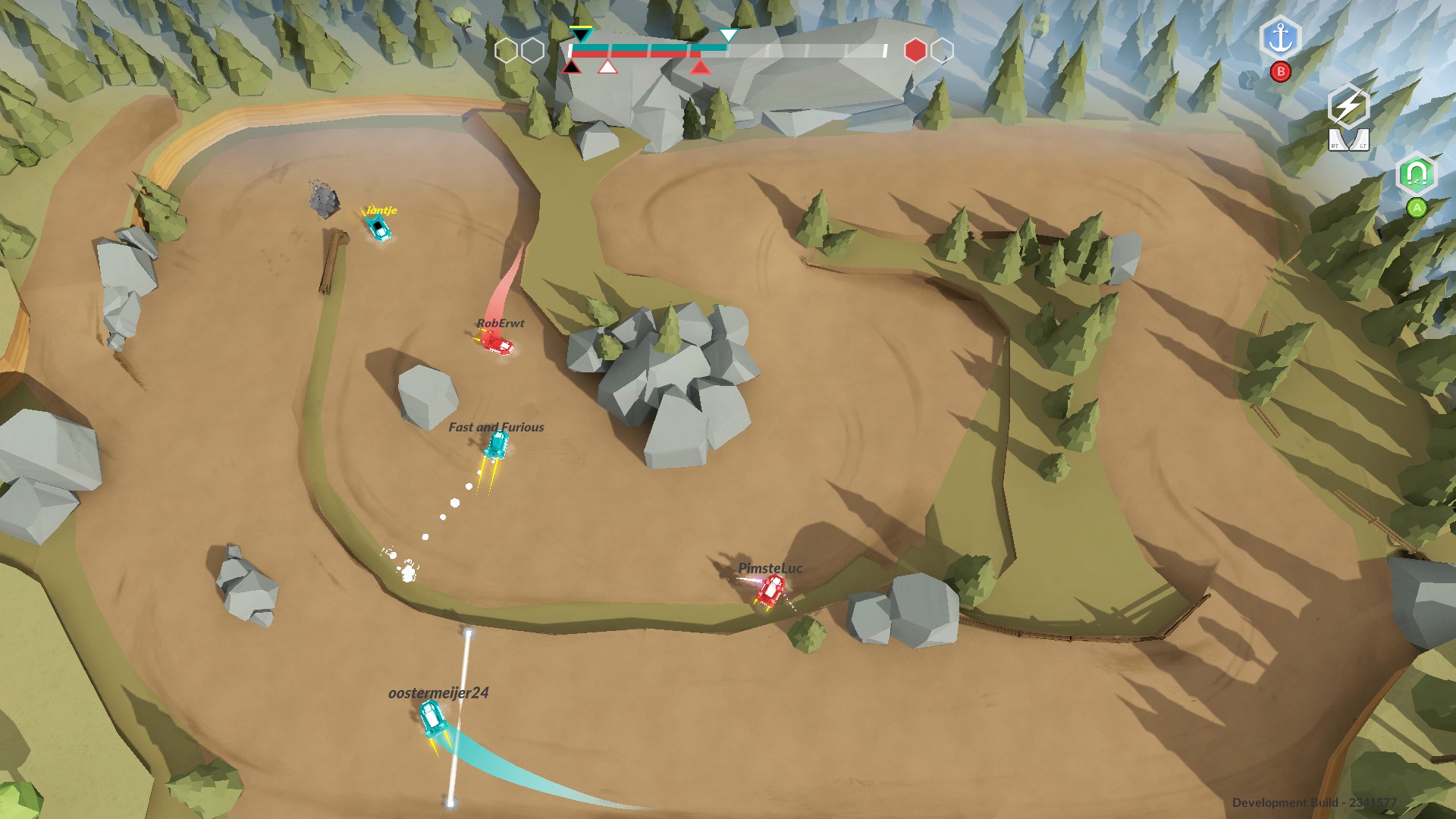Select the filled red hexagon lap indicator
1456x819 pixels.
coord(917,49)
